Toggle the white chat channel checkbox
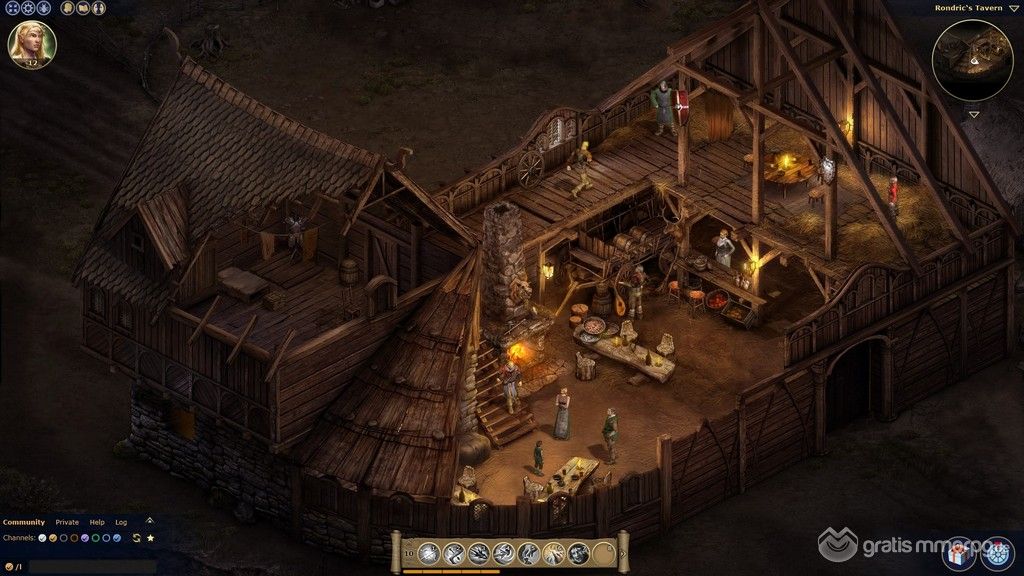Image resolution: width=1024 pixels, height=576 pixels. (x=42, y=538)
